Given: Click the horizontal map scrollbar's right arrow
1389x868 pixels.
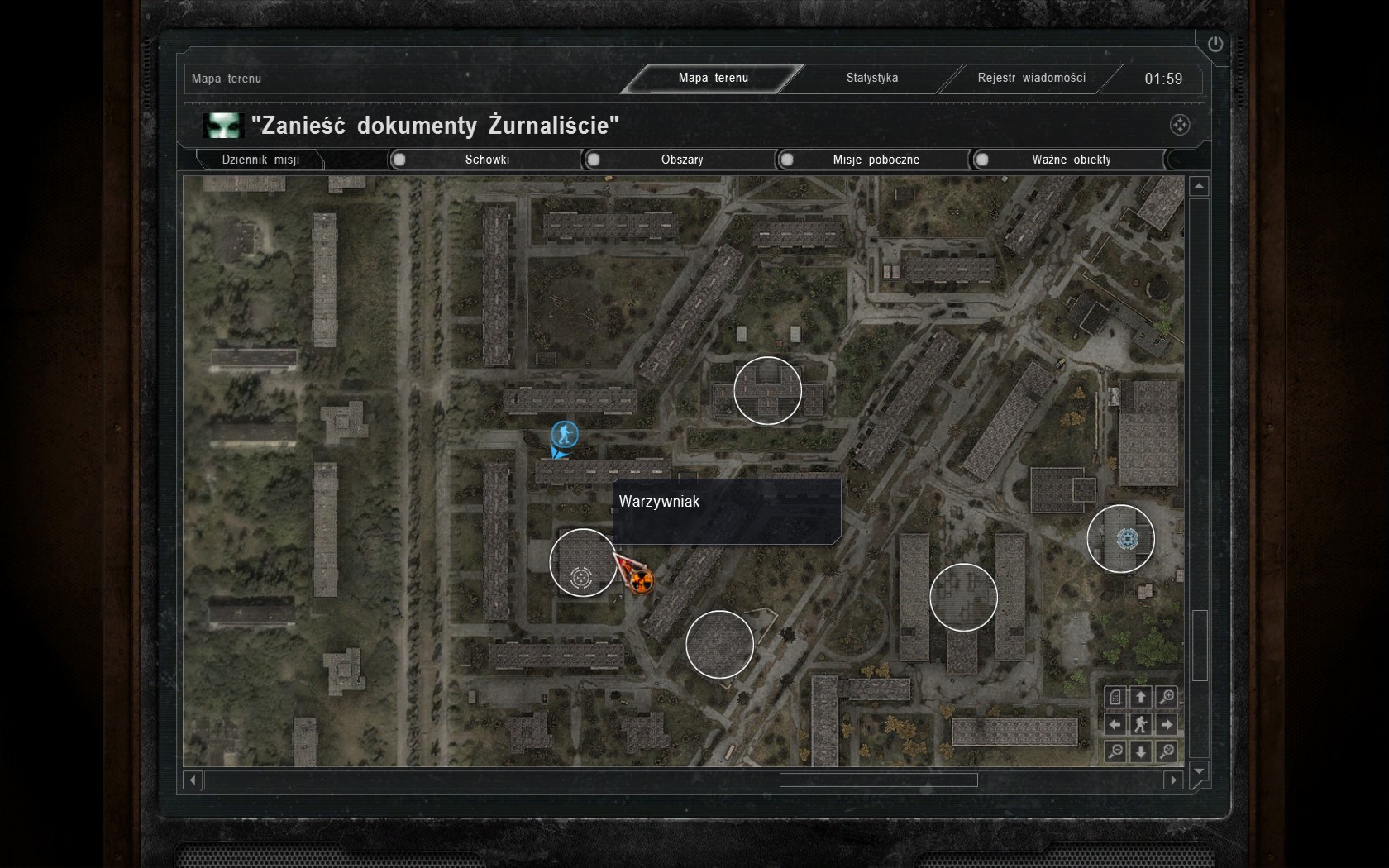Looking at the screenshot, I should (1173, 780).
